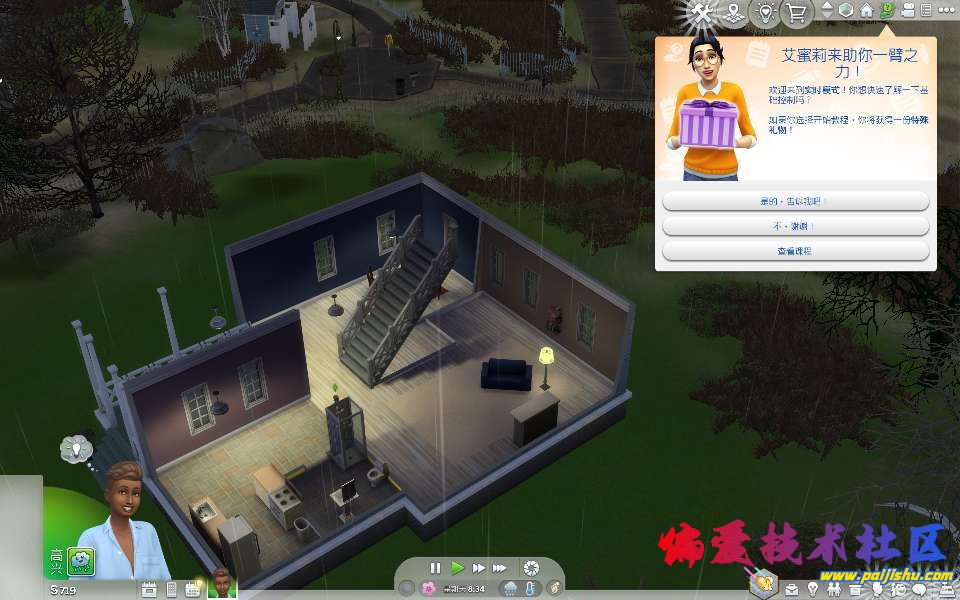Set the game to triple ultra speed
960x600 pixels.
pos(500,568)
